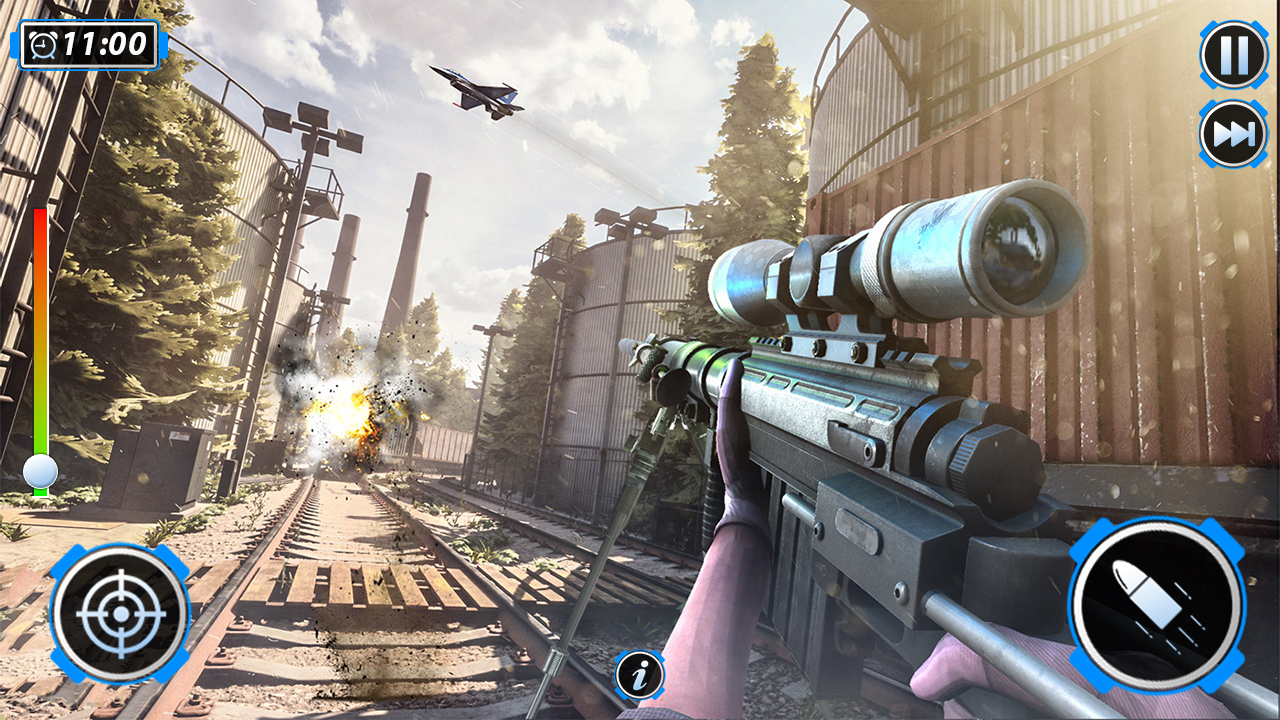Open the level timer display
The width and height of the screenshot is (1280, 720).
[85, 43]
